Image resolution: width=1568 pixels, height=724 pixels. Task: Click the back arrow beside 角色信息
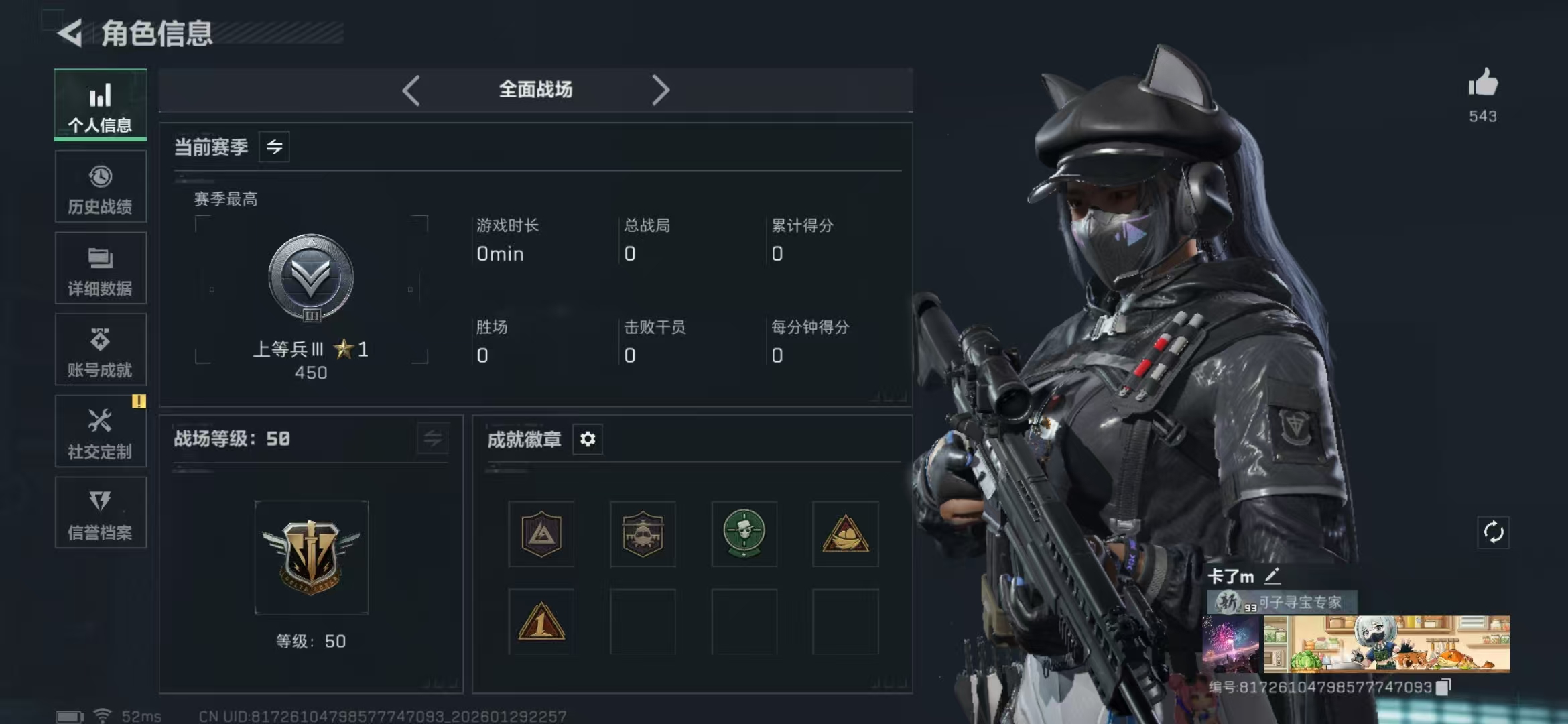(72, 32)
